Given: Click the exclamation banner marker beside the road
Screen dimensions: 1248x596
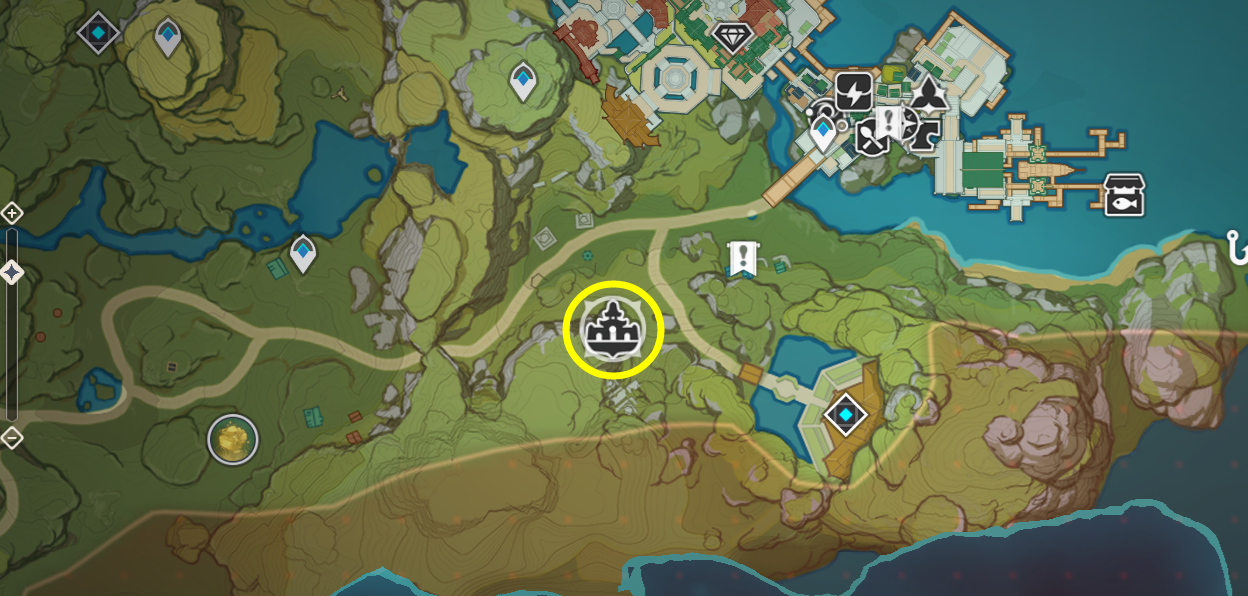Looking at the screenshot, I should (x=742, y=258).
